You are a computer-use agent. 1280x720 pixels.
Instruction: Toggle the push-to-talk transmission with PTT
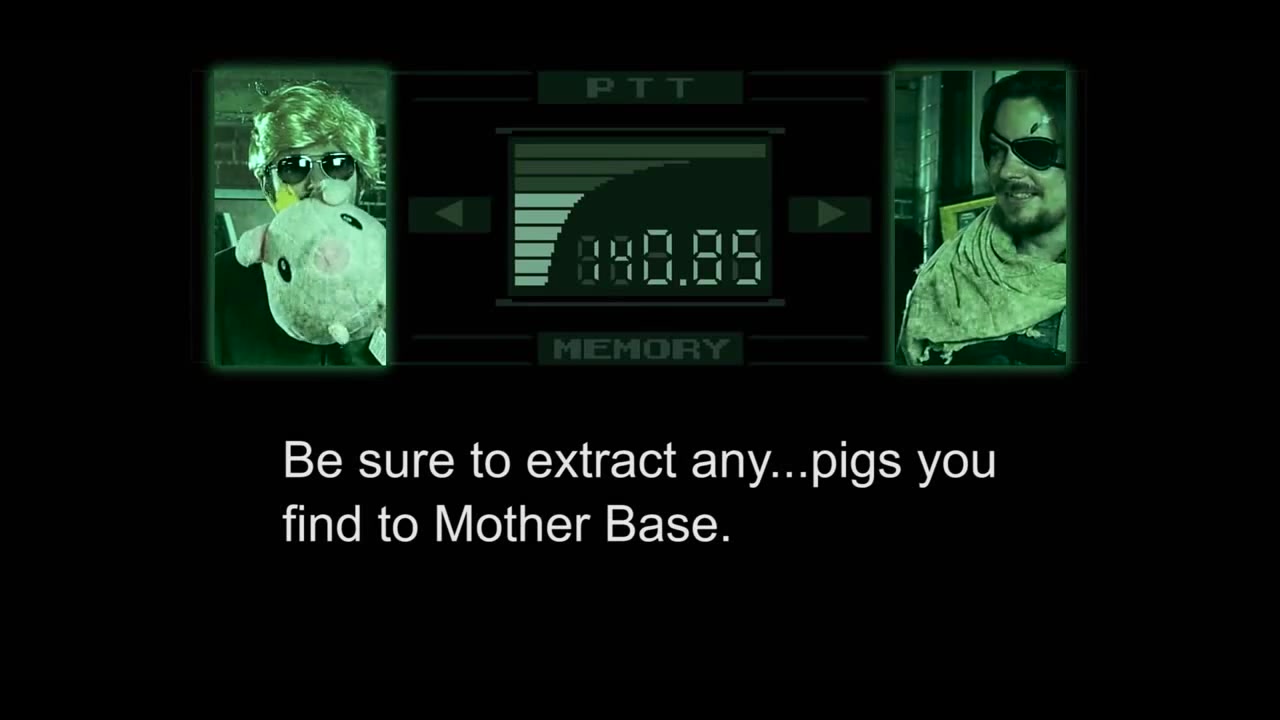coord(640,88)
